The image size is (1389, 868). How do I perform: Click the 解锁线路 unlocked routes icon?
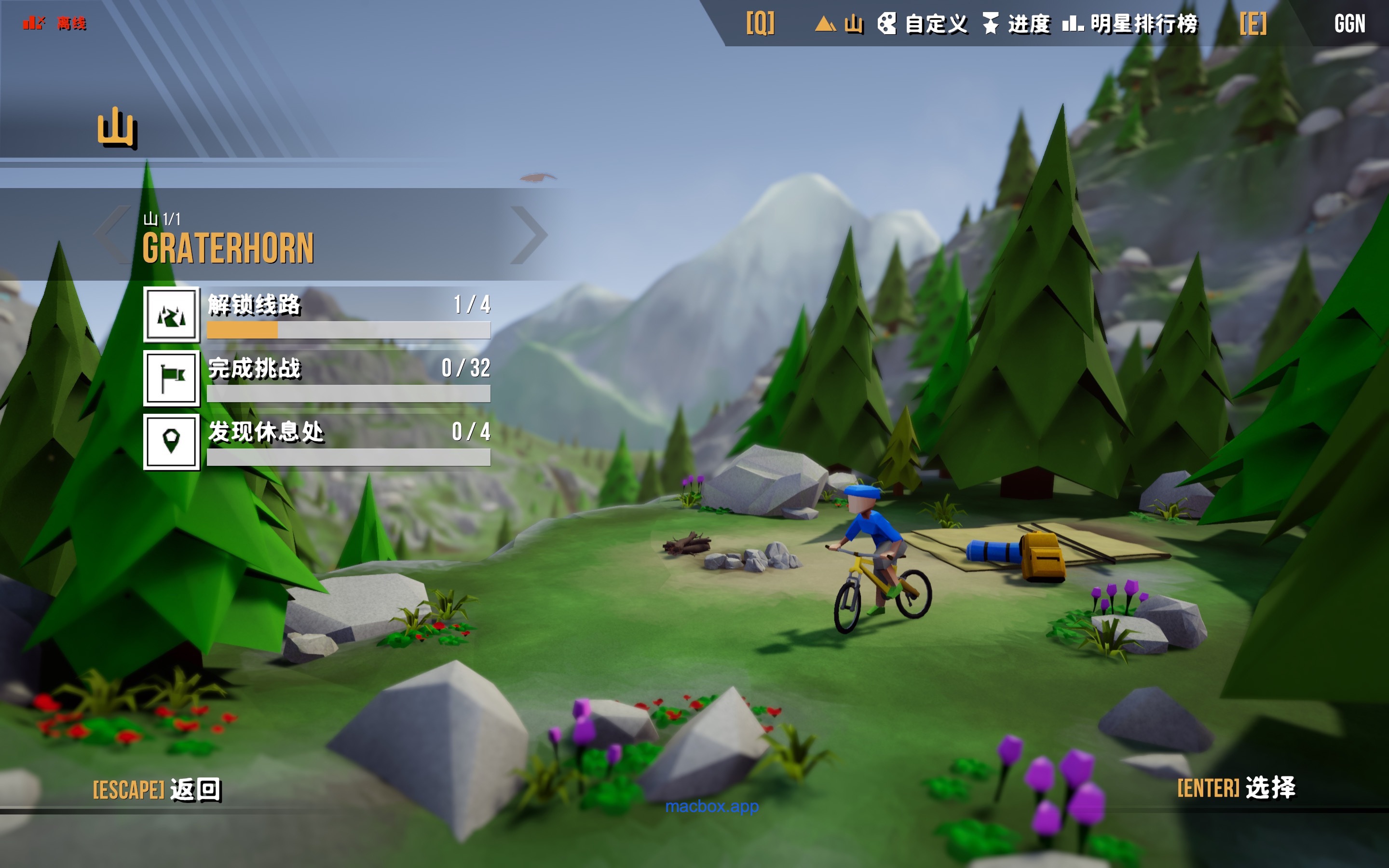click(172, 314)
